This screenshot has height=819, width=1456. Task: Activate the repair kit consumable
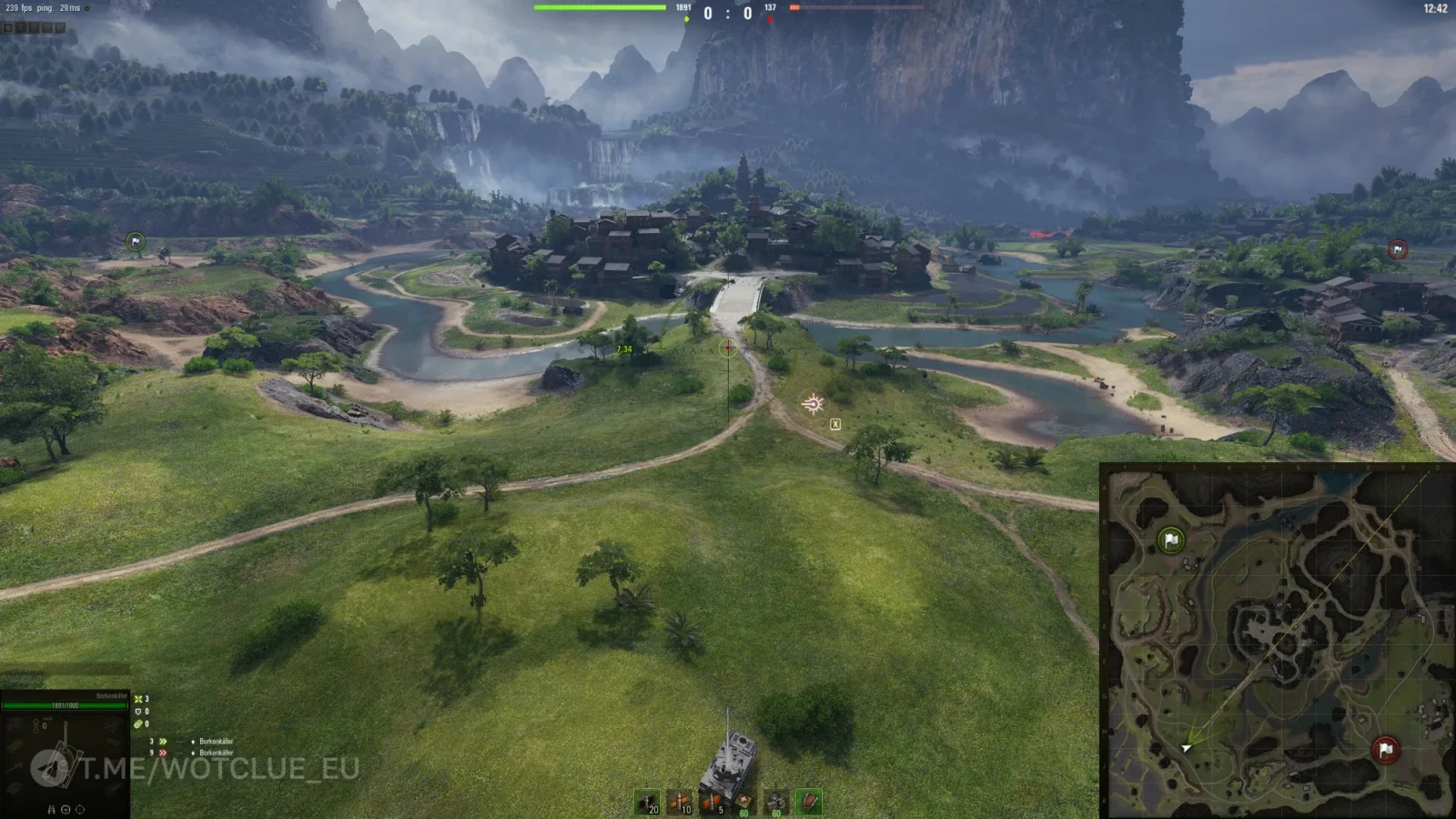(776, 802)
